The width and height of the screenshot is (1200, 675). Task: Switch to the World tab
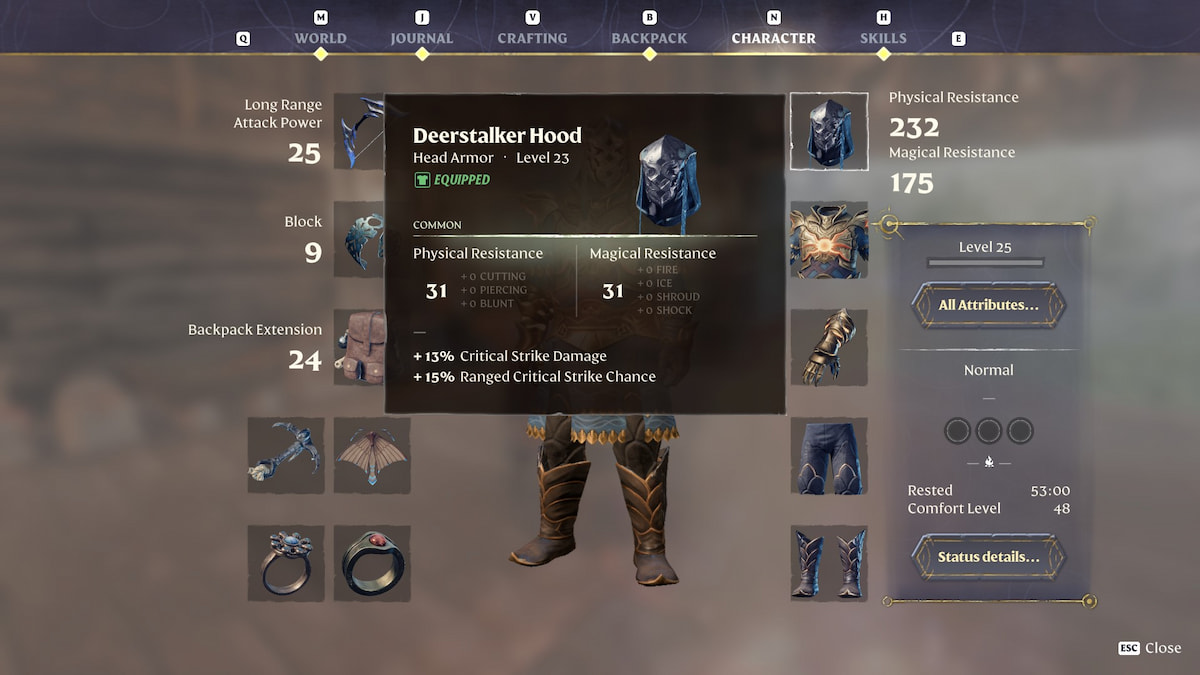[320, 38]
